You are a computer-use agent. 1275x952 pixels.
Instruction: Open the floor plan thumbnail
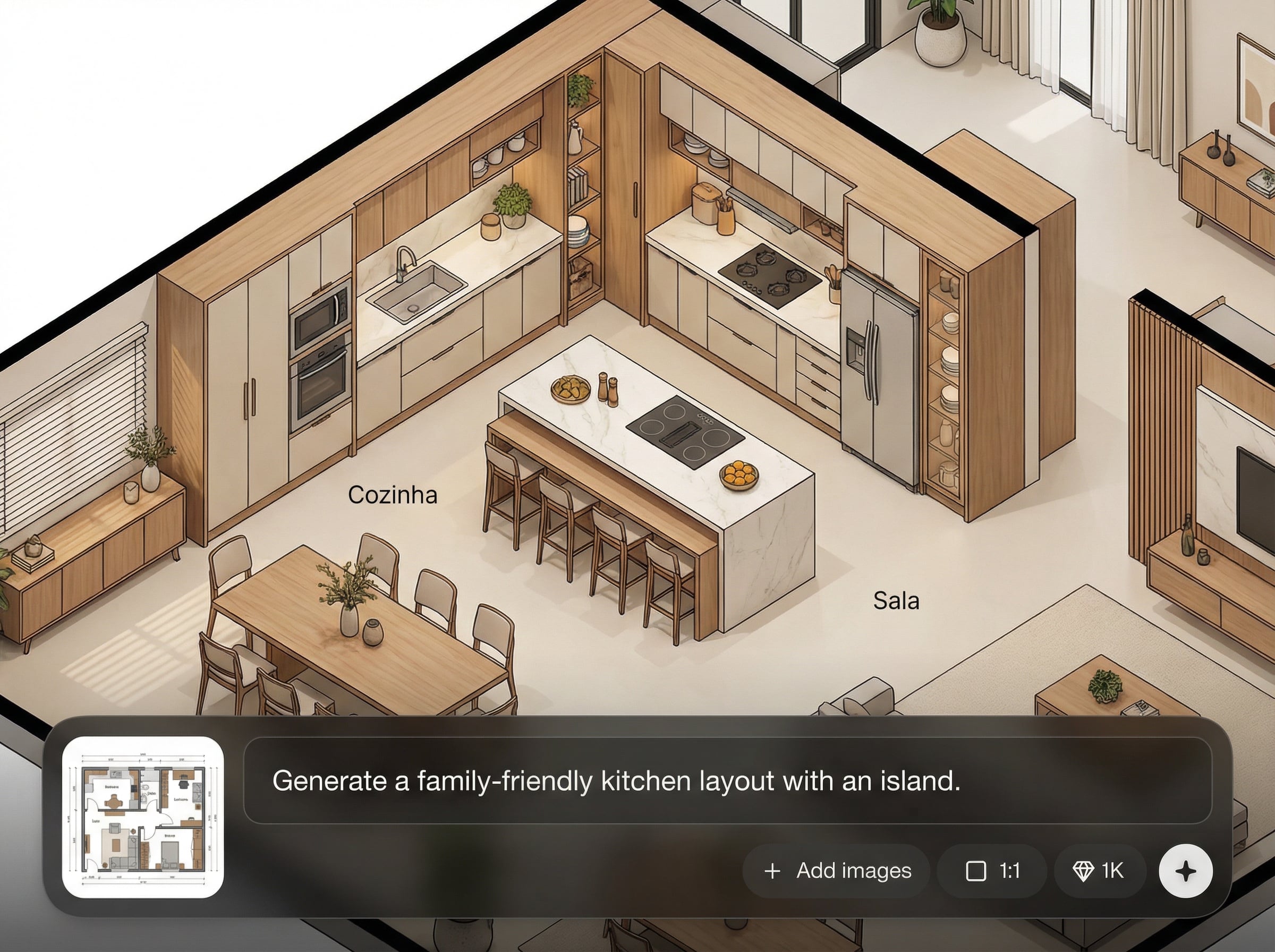pos(143,817)
